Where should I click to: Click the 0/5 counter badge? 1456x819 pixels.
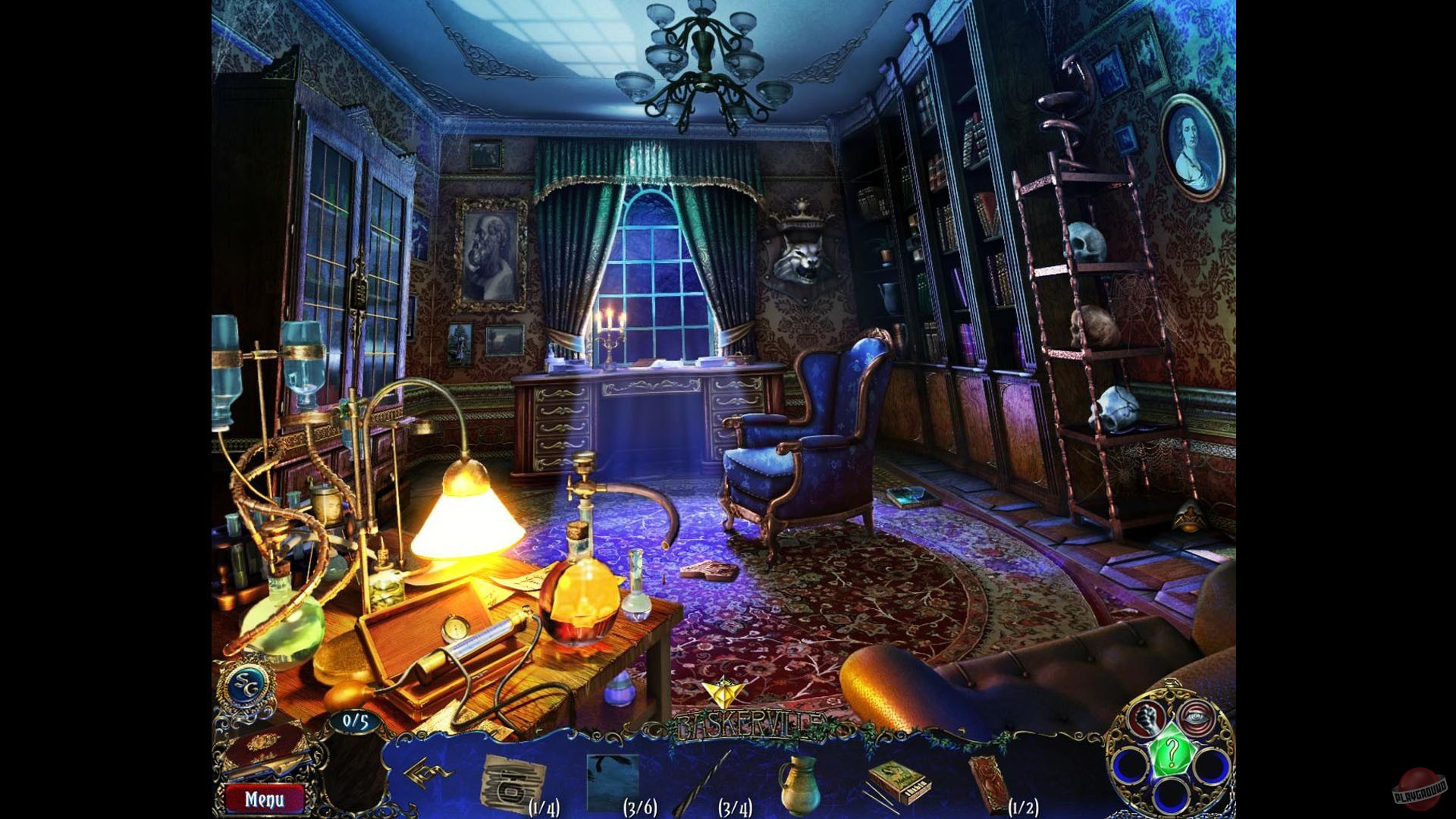(356, 722)
